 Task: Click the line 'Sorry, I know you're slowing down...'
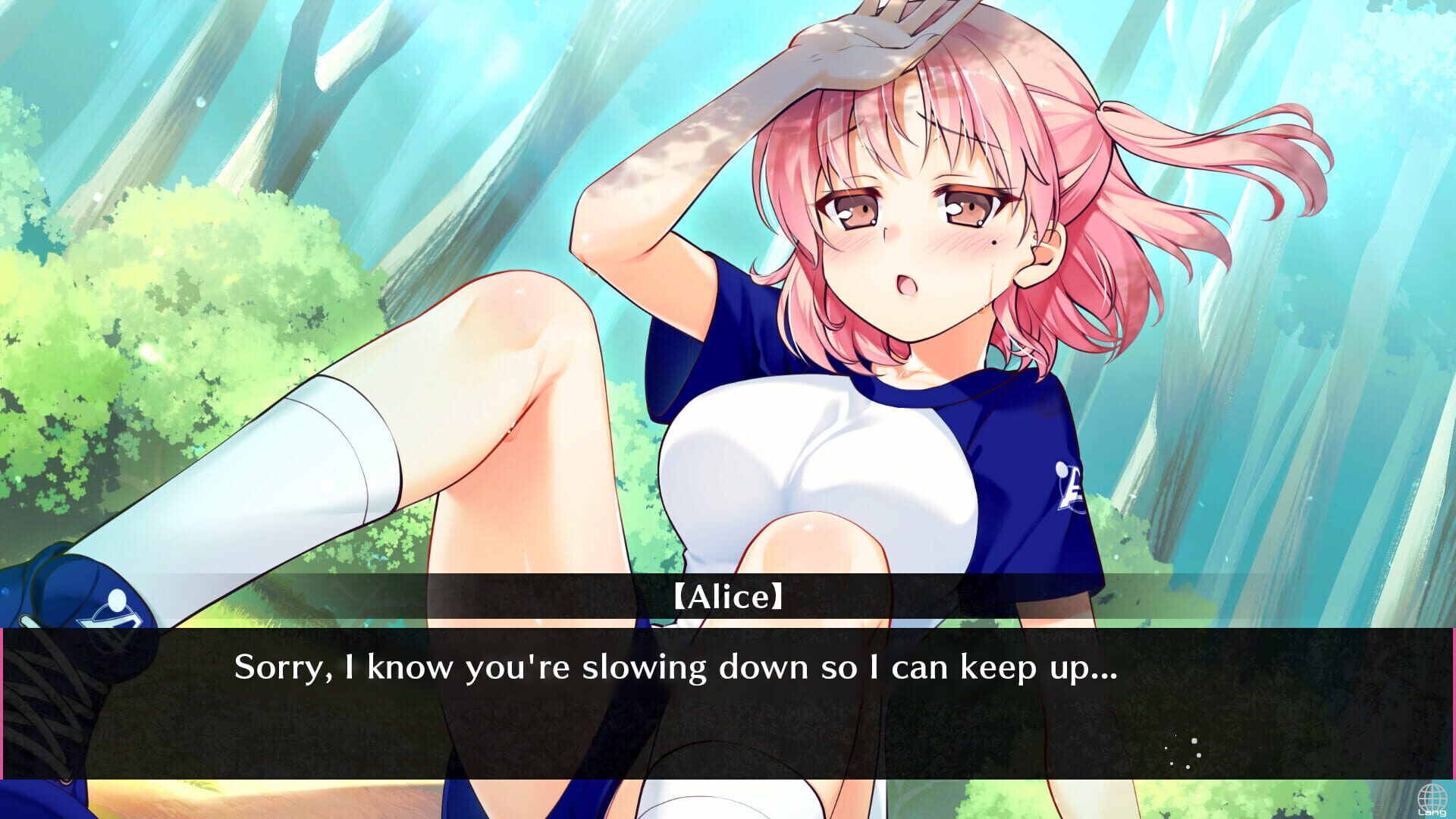coord(675,669)
